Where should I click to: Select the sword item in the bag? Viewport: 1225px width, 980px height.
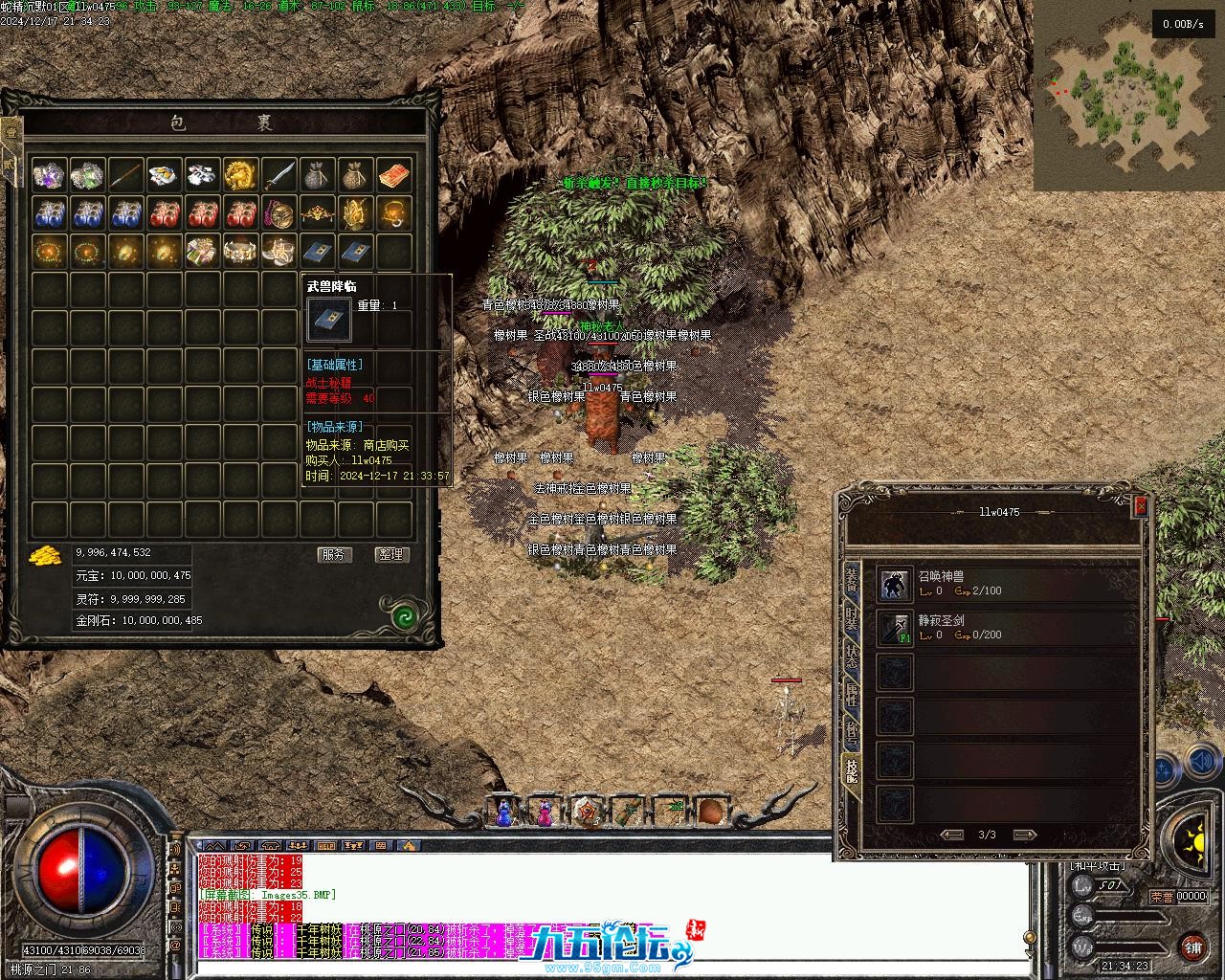[x=278, y=175]
